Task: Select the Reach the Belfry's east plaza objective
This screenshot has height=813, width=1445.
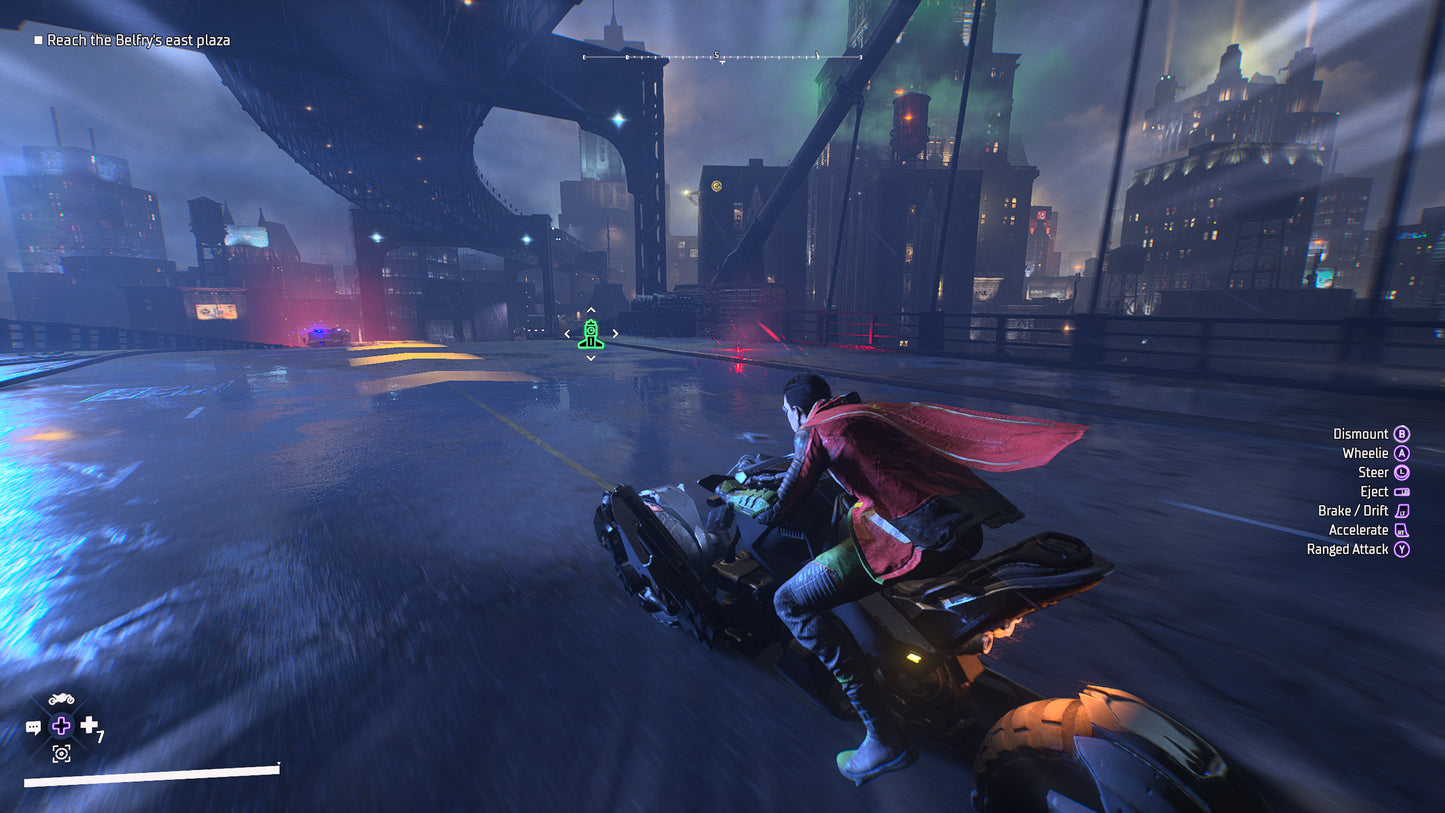Action: coord(139,40)
